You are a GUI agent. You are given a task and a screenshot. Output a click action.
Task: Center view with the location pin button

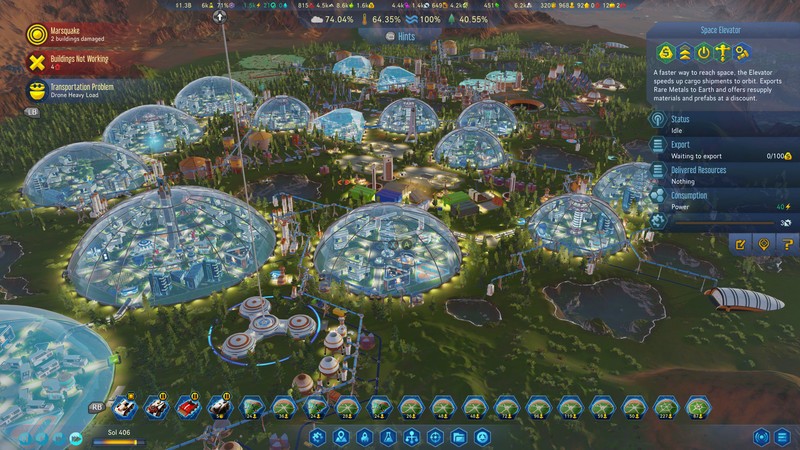click(x=764, y=243)
